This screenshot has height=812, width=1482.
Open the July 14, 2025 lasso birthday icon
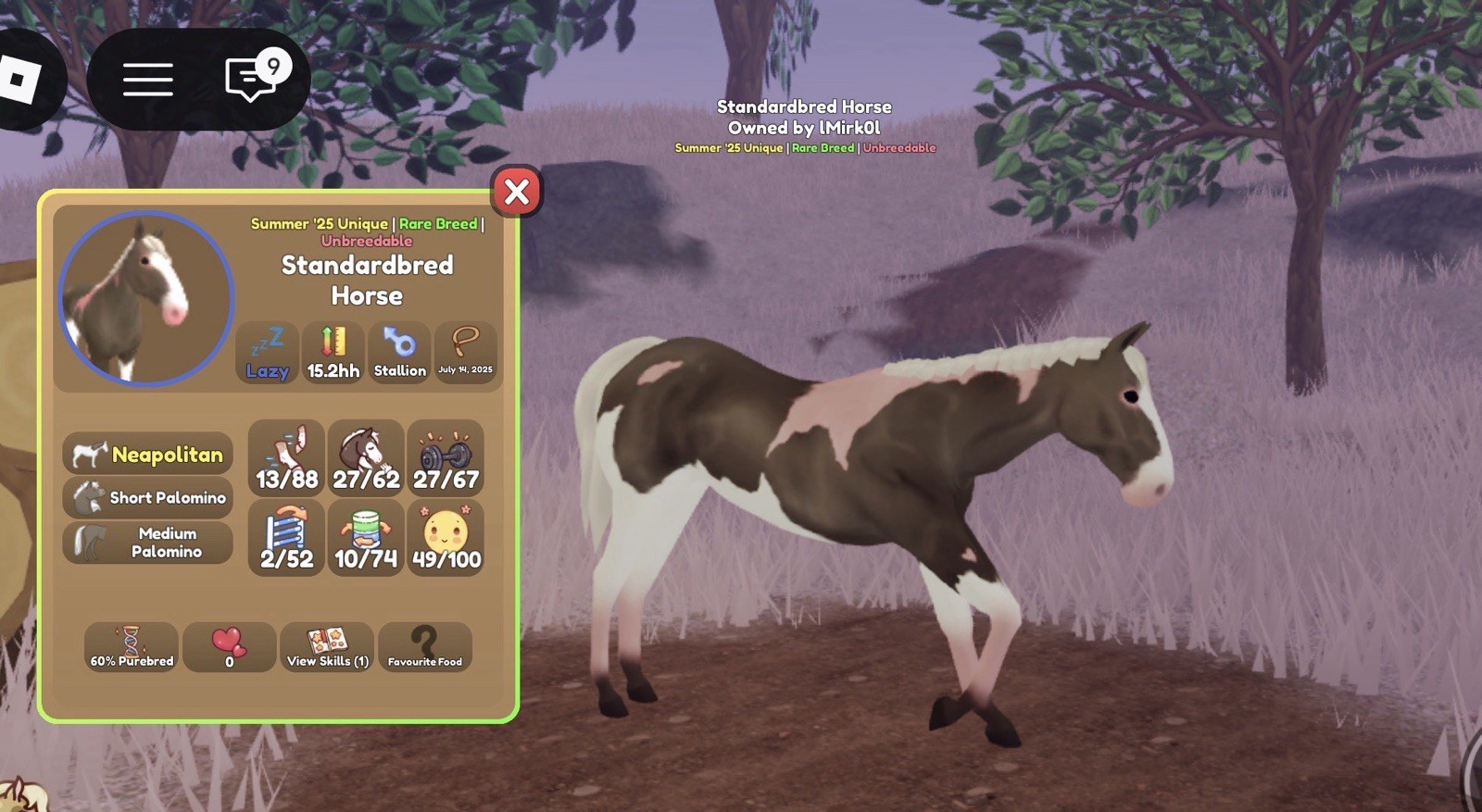tap(466, 352)
